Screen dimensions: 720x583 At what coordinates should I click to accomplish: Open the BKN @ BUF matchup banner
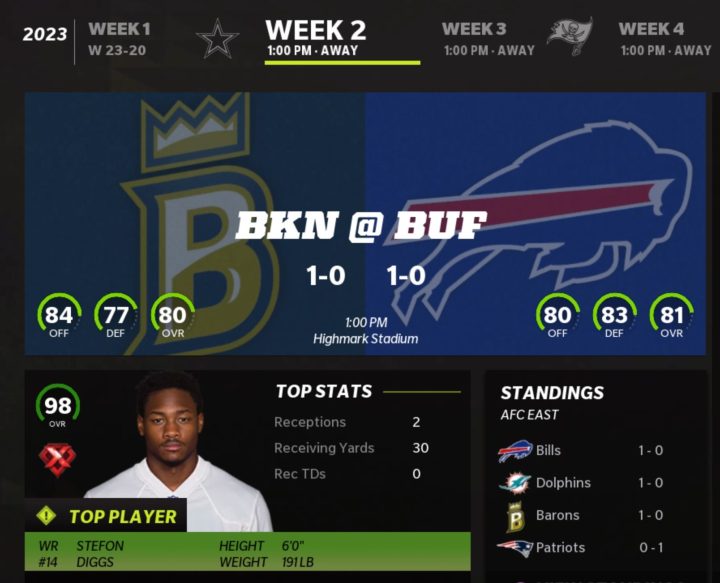point(365,224)
